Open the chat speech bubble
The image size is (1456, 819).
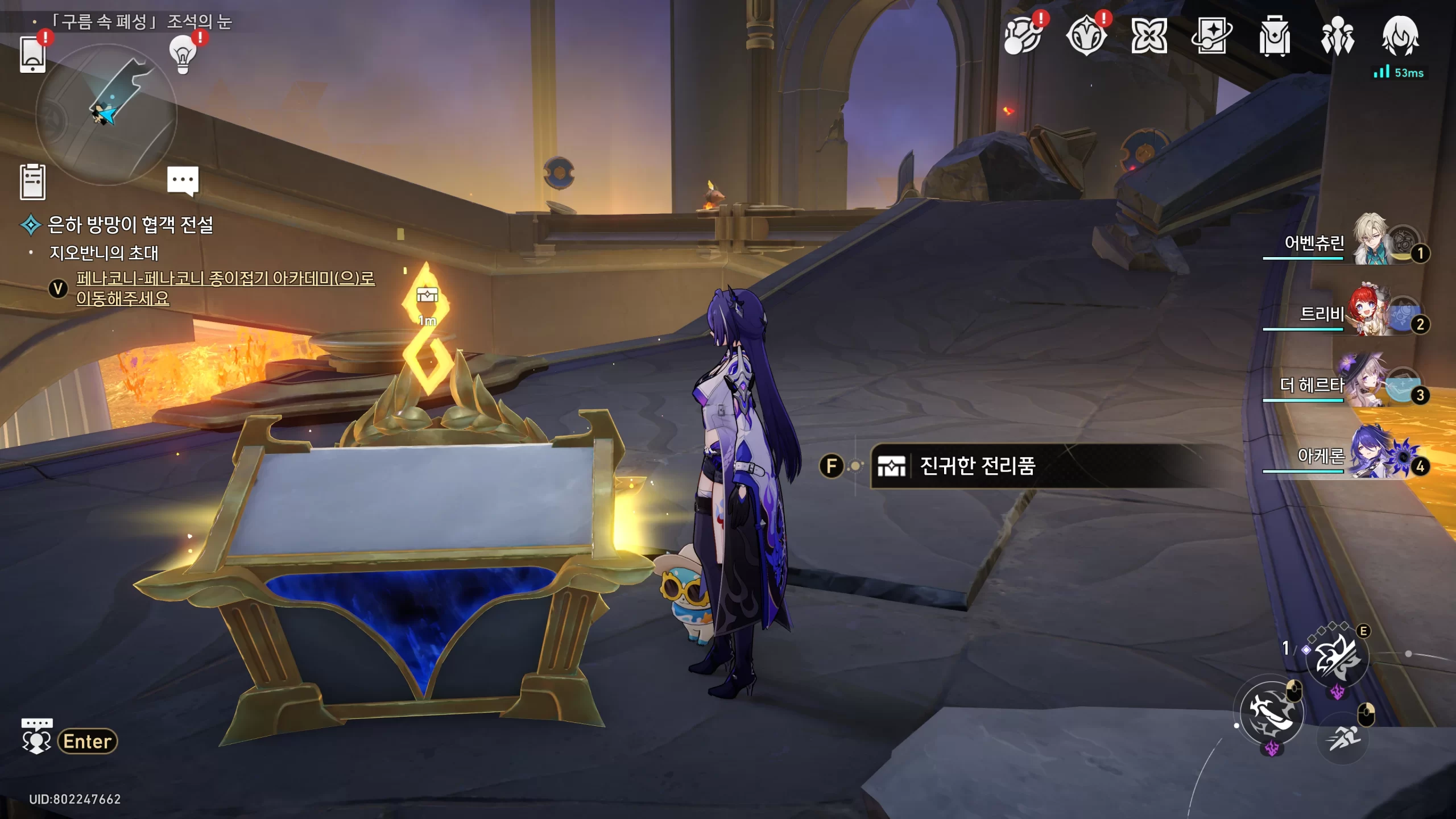click(x=183, y=181)
